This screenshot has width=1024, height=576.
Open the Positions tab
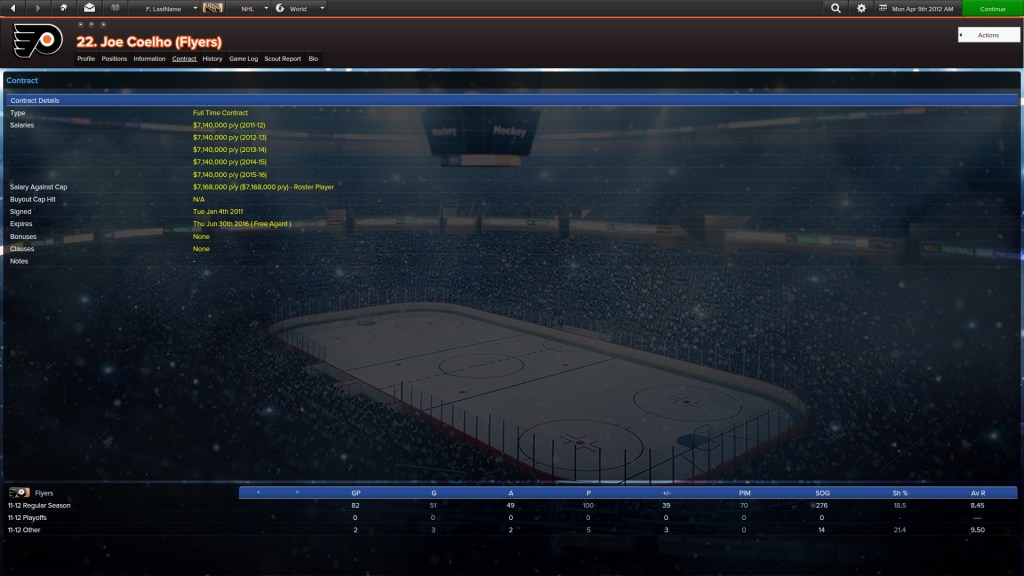[x=114, y=59]
